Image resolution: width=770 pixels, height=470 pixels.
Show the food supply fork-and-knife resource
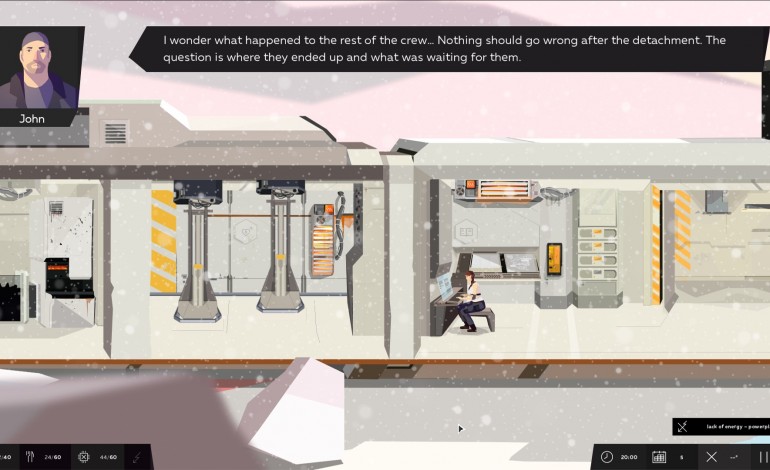(29, 457)
